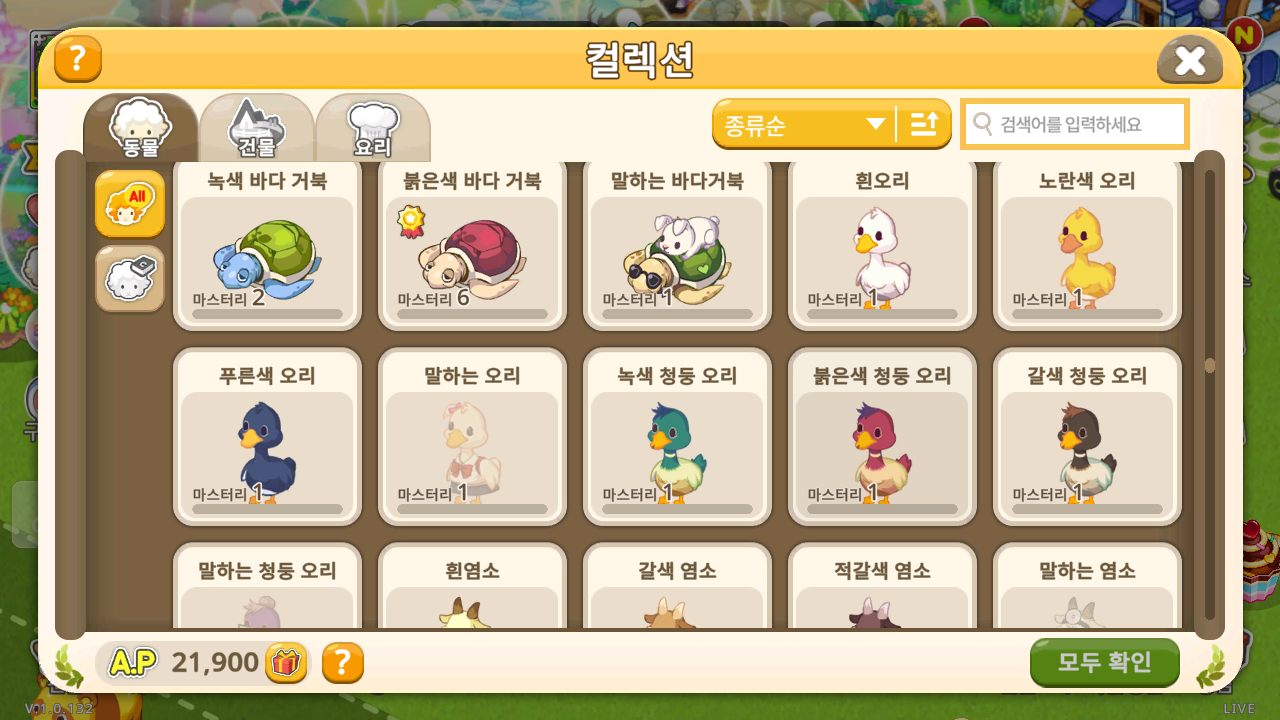The width and height of the screenshot is (1280, 720).
Task: Open the A.P gift box reward
Action: (286, 663)
